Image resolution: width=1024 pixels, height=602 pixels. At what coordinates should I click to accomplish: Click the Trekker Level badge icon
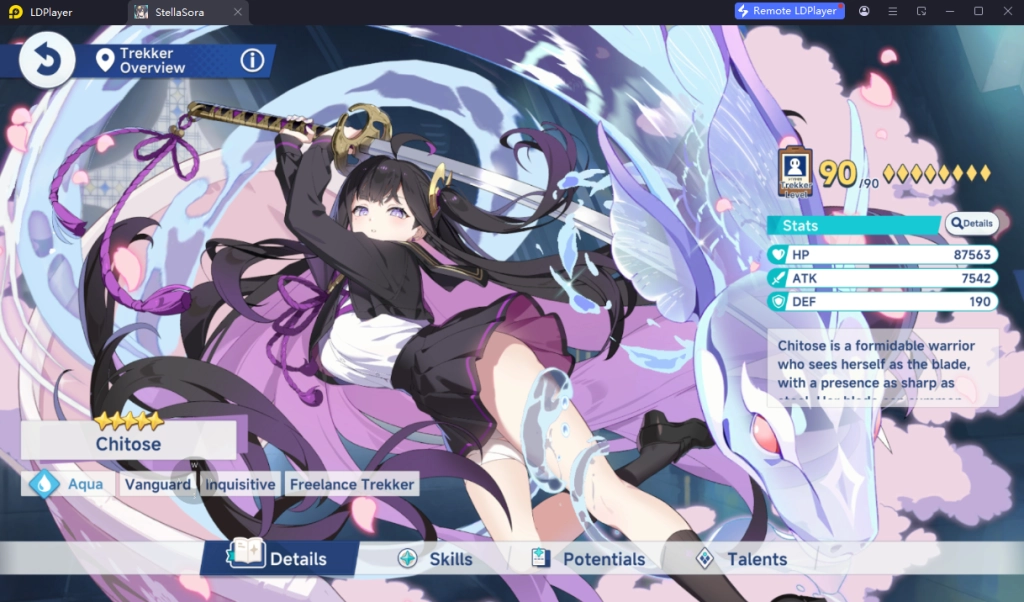pyautogui.click(x=795, y=174)
